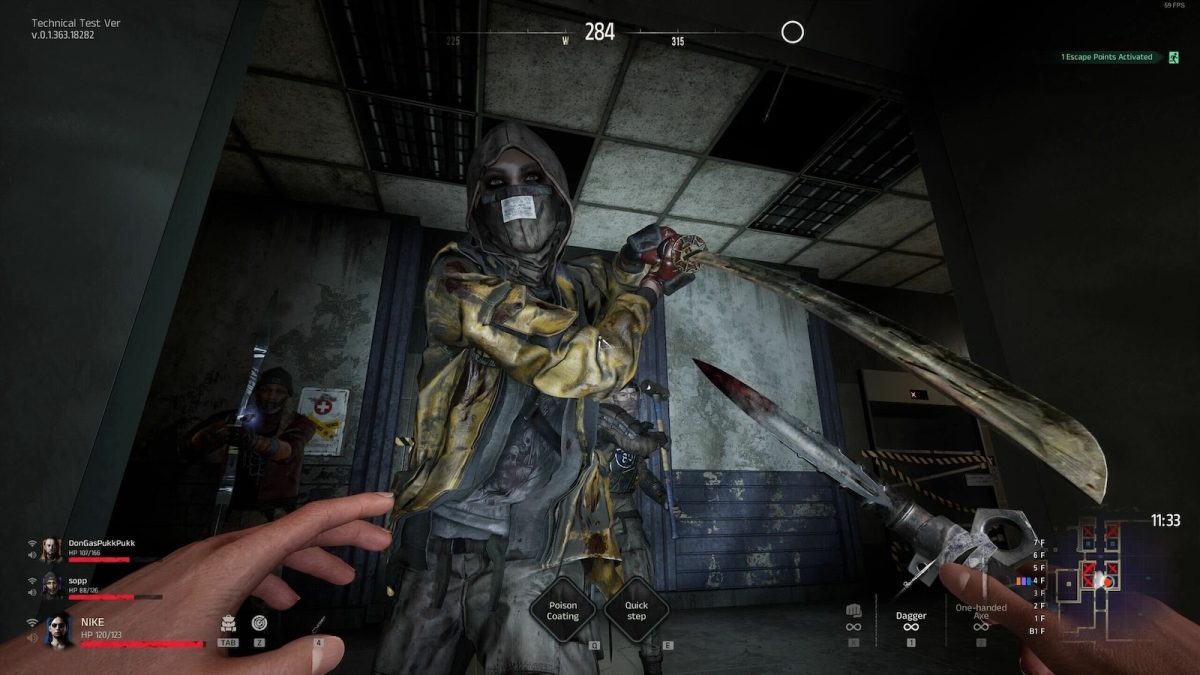This screenshot has width=1200, height=675.
Task: Activate the Poison Coating skill
Action: [x=563, y=610]
